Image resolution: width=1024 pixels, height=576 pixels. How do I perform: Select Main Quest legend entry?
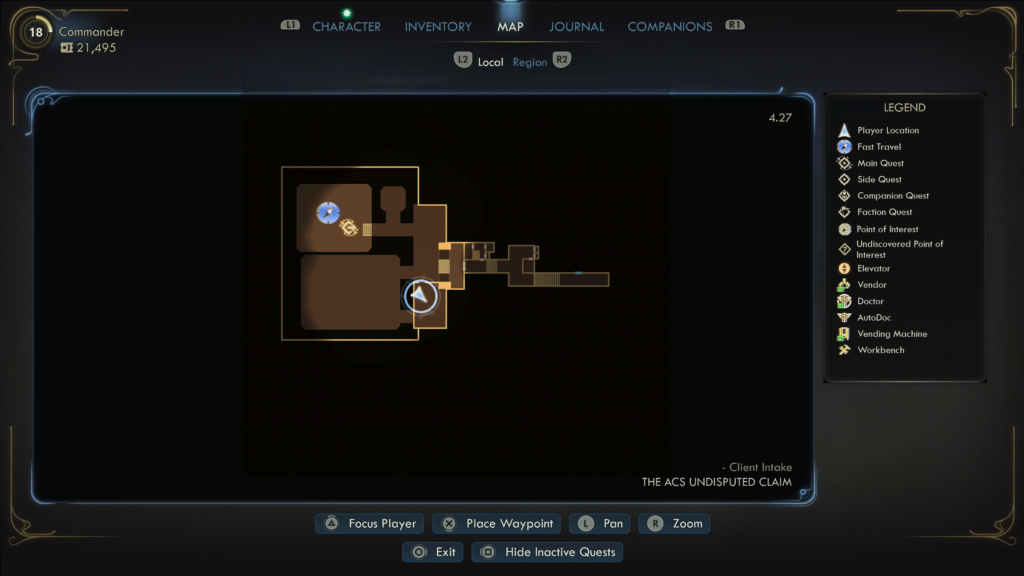(x=880, y=163)
